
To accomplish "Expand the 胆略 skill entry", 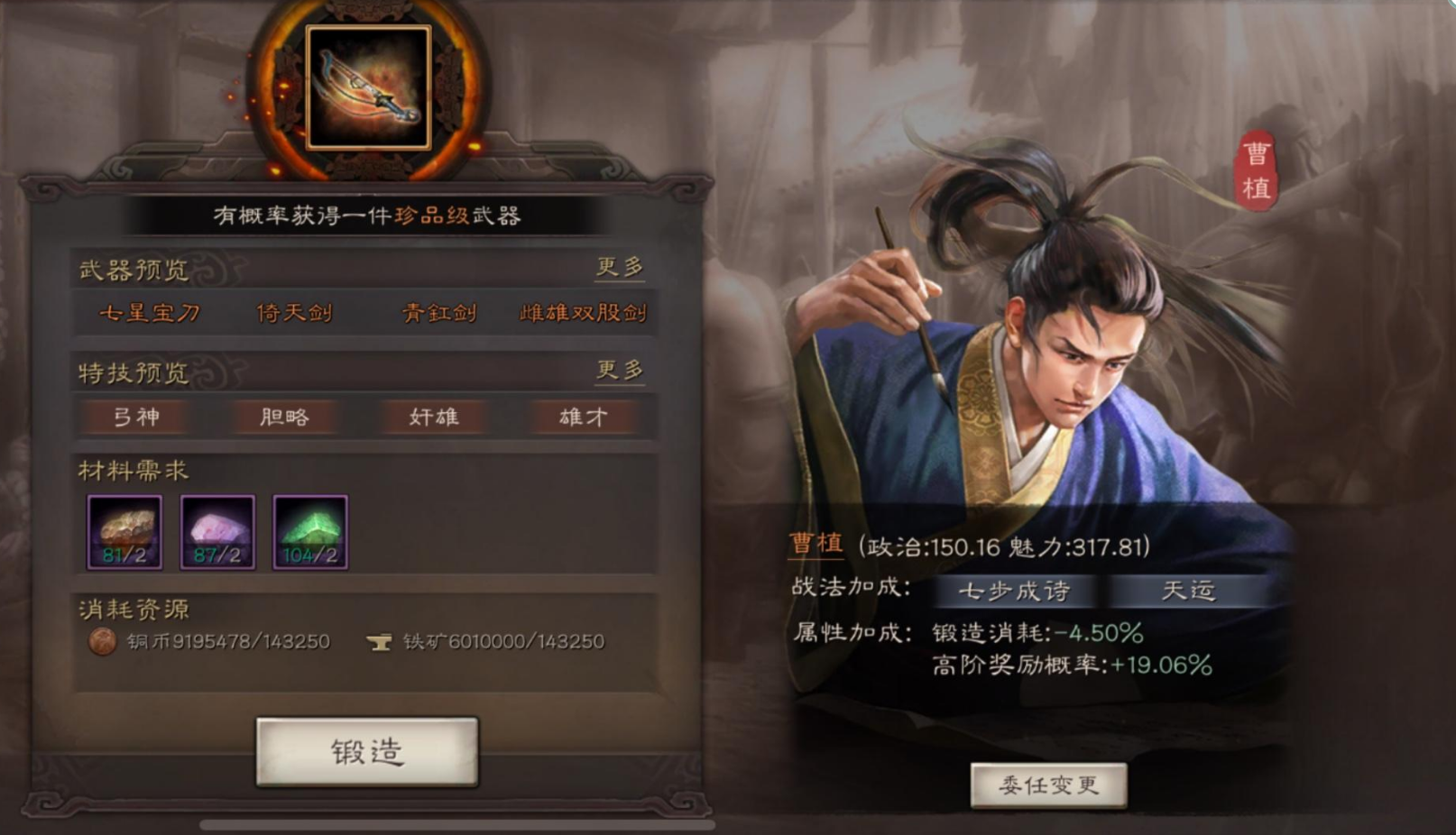I will click(283, 417).
